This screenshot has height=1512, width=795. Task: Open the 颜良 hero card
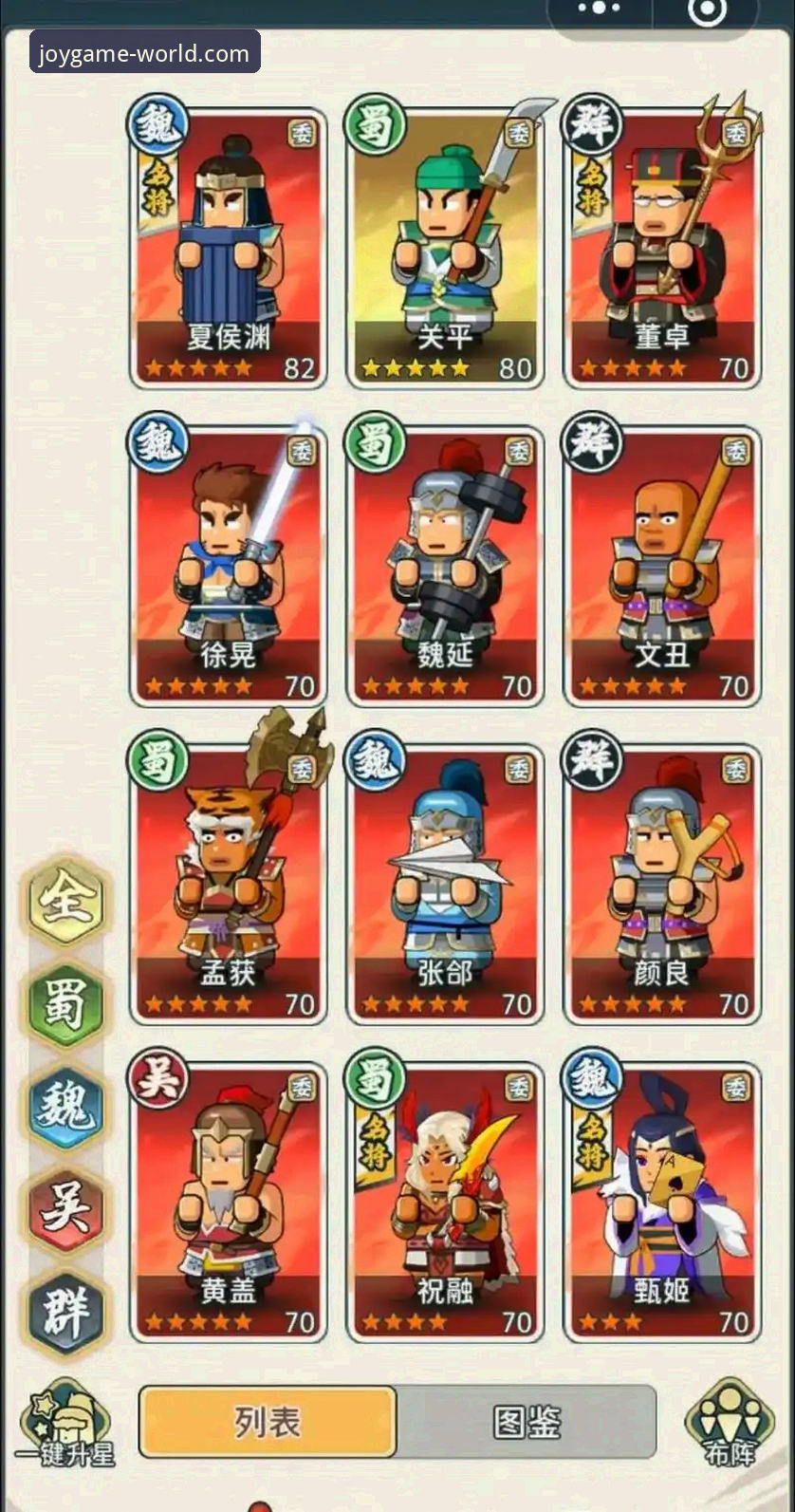662,884
